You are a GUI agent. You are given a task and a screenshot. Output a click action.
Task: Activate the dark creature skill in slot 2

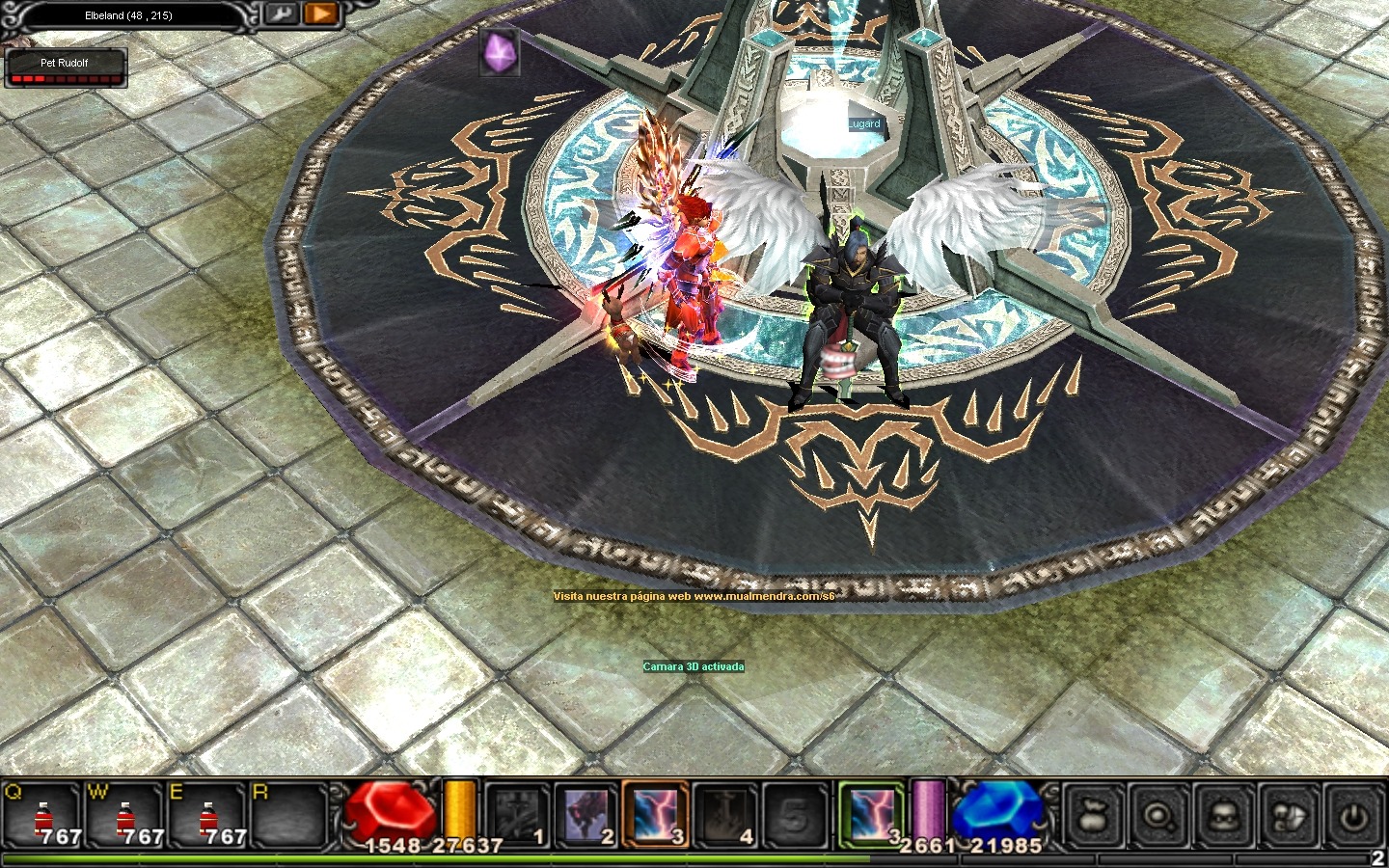(586, 816)
